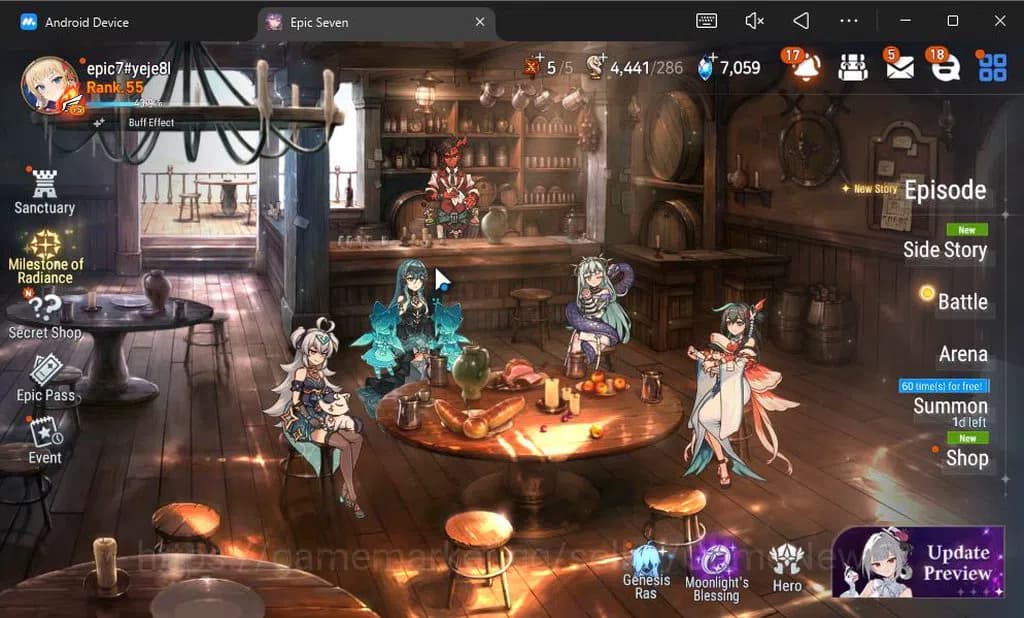Open Milestone of Radiance
This screenshot has height=618, width=1024.
point(46,255)
